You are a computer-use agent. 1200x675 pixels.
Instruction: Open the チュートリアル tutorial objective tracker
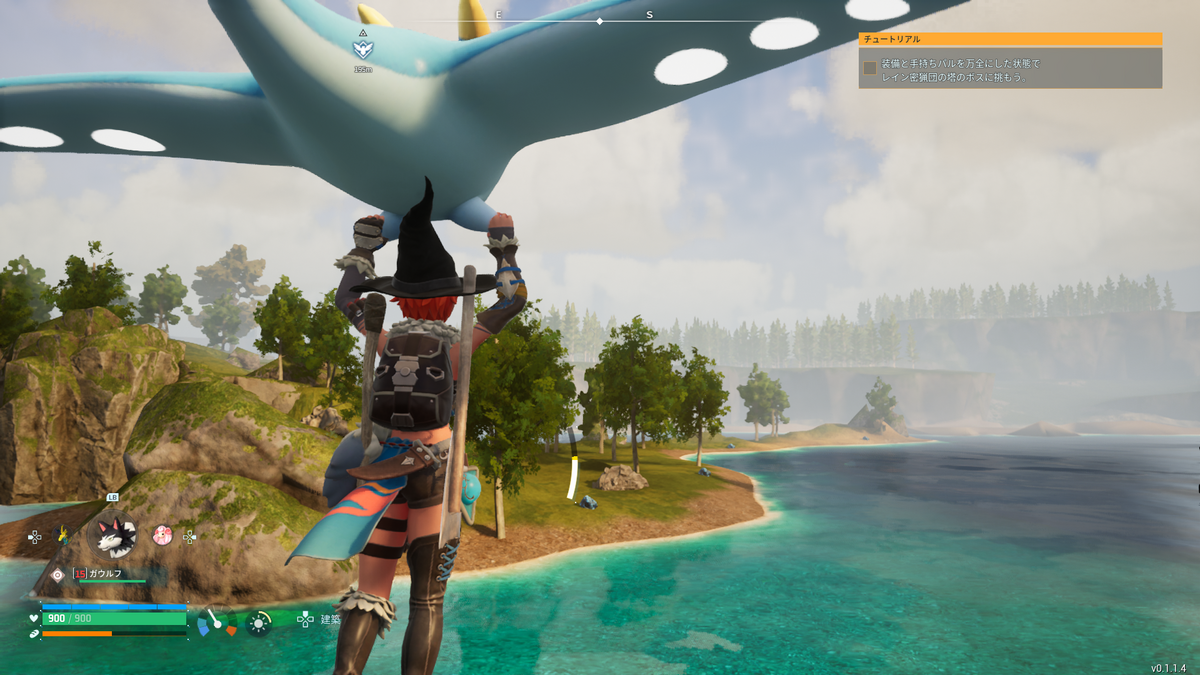[1010, 39]
